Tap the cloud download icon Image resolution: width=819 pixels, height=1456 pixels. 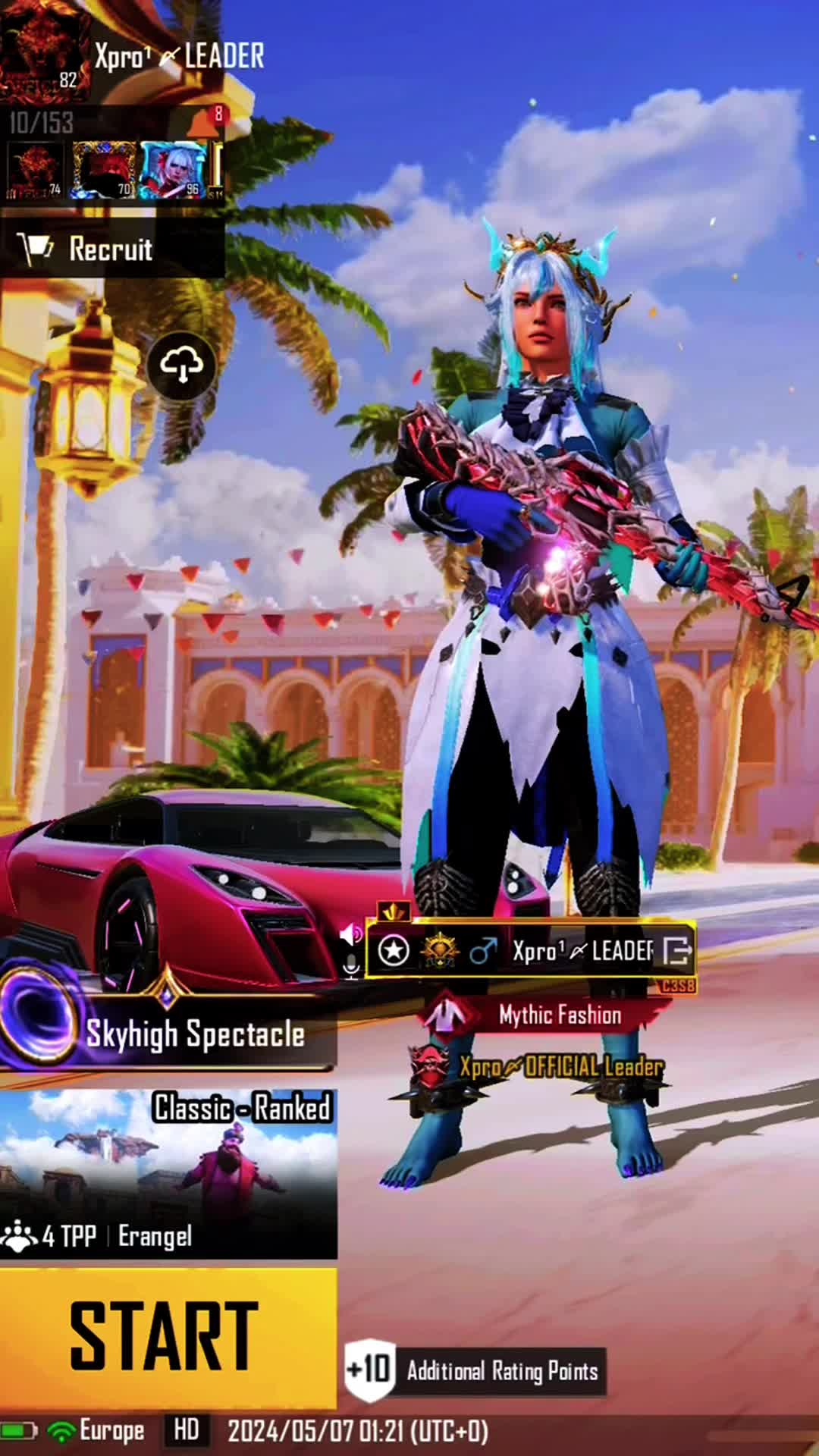click(x=181, y=366)
